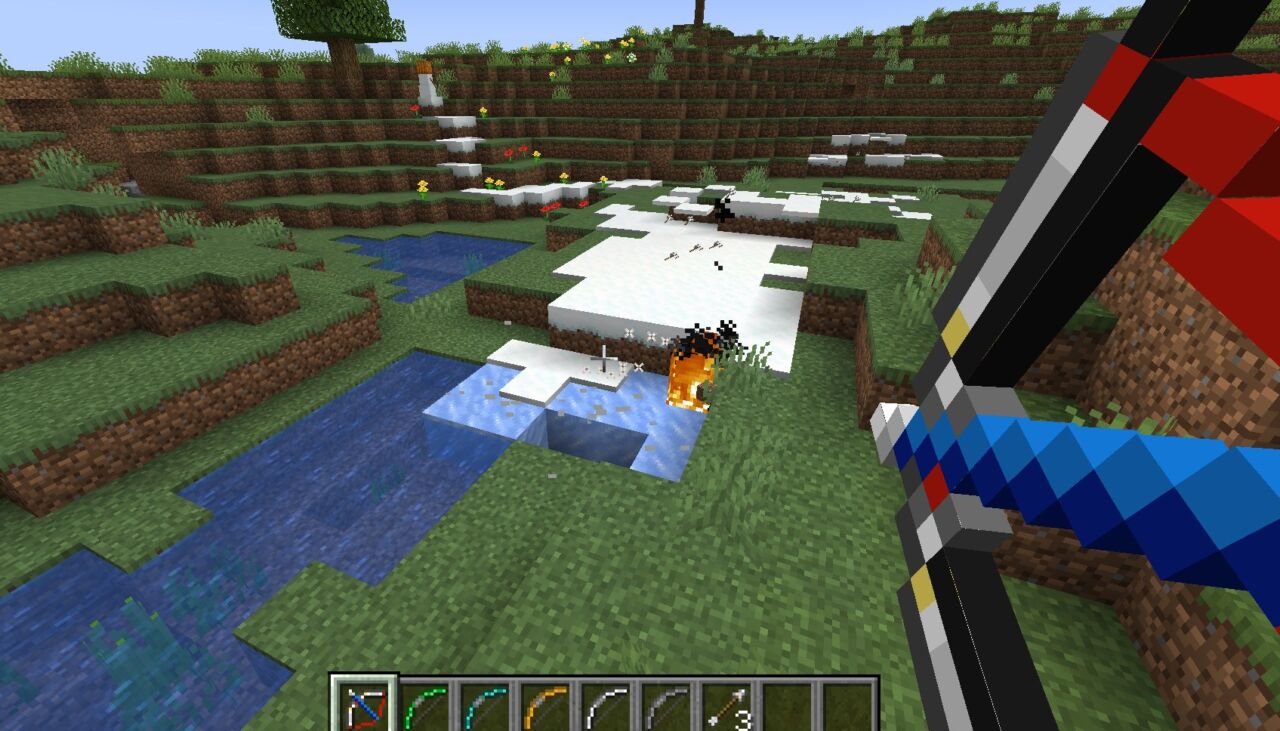Click the arrow count number three
This screenshot has height=731, width=1280.
(x=742, y=718)
